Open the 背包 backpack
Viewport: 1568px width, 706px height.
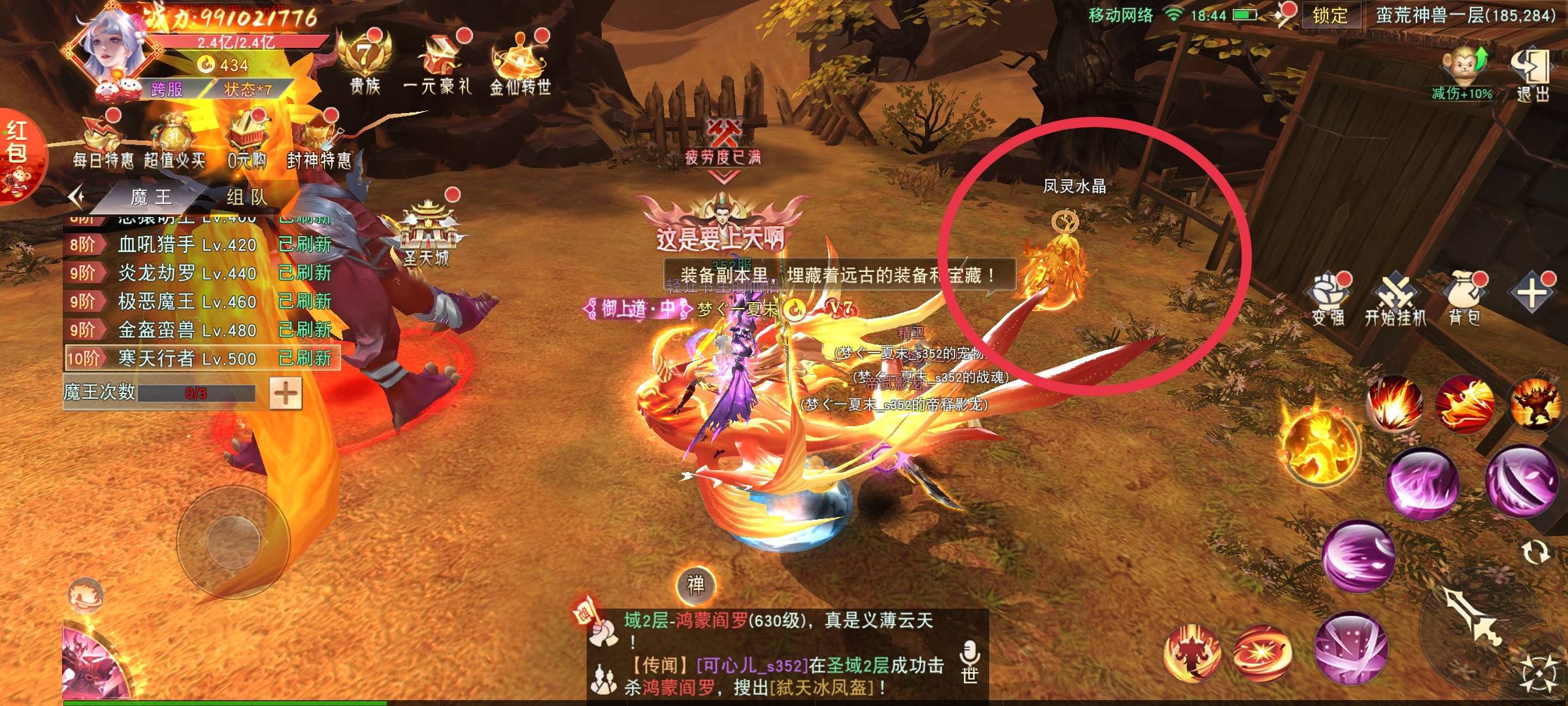(x=1464, y=301)
